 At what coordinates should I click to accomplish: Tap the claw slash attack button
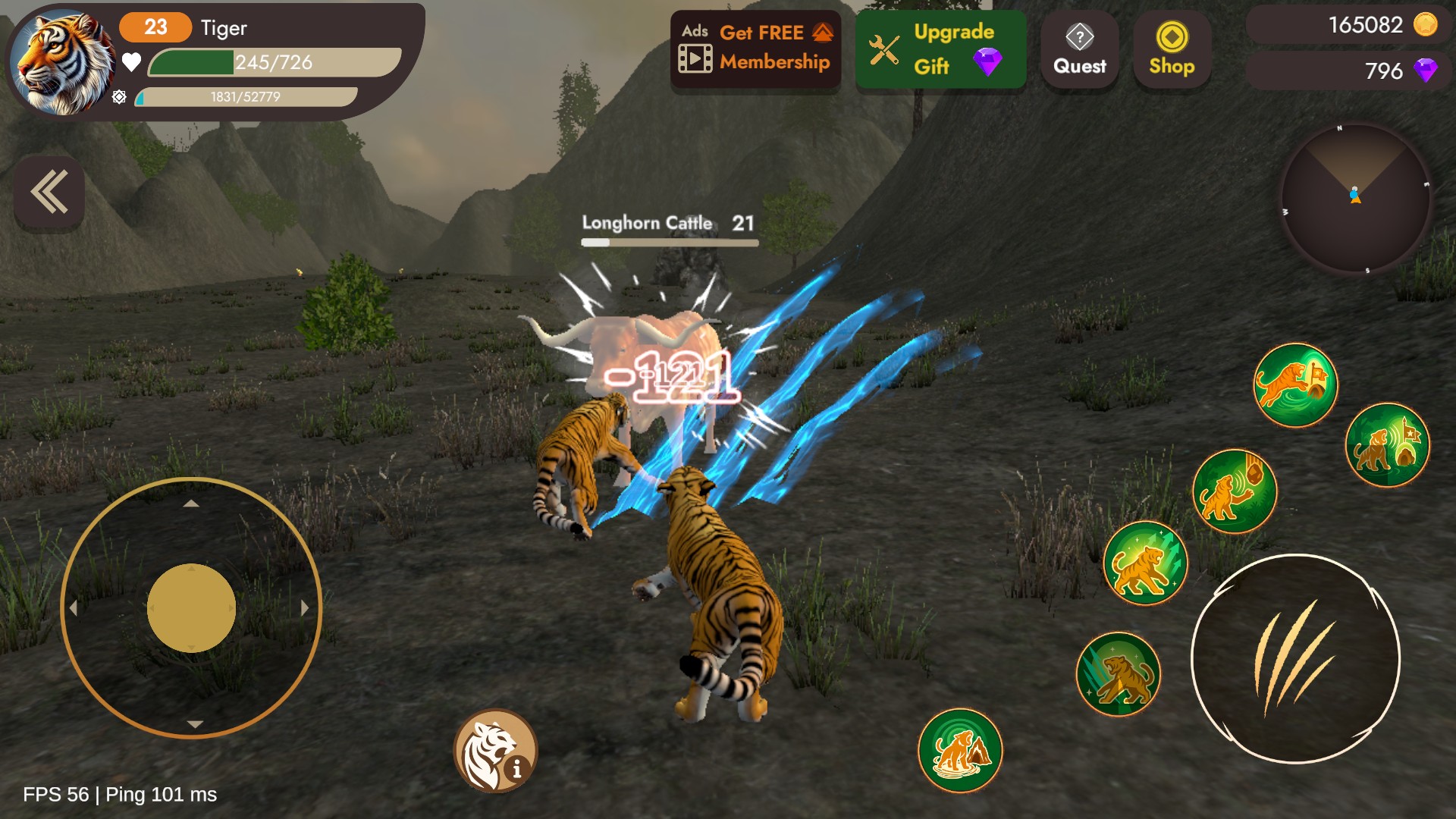[x=1295, y=658]
